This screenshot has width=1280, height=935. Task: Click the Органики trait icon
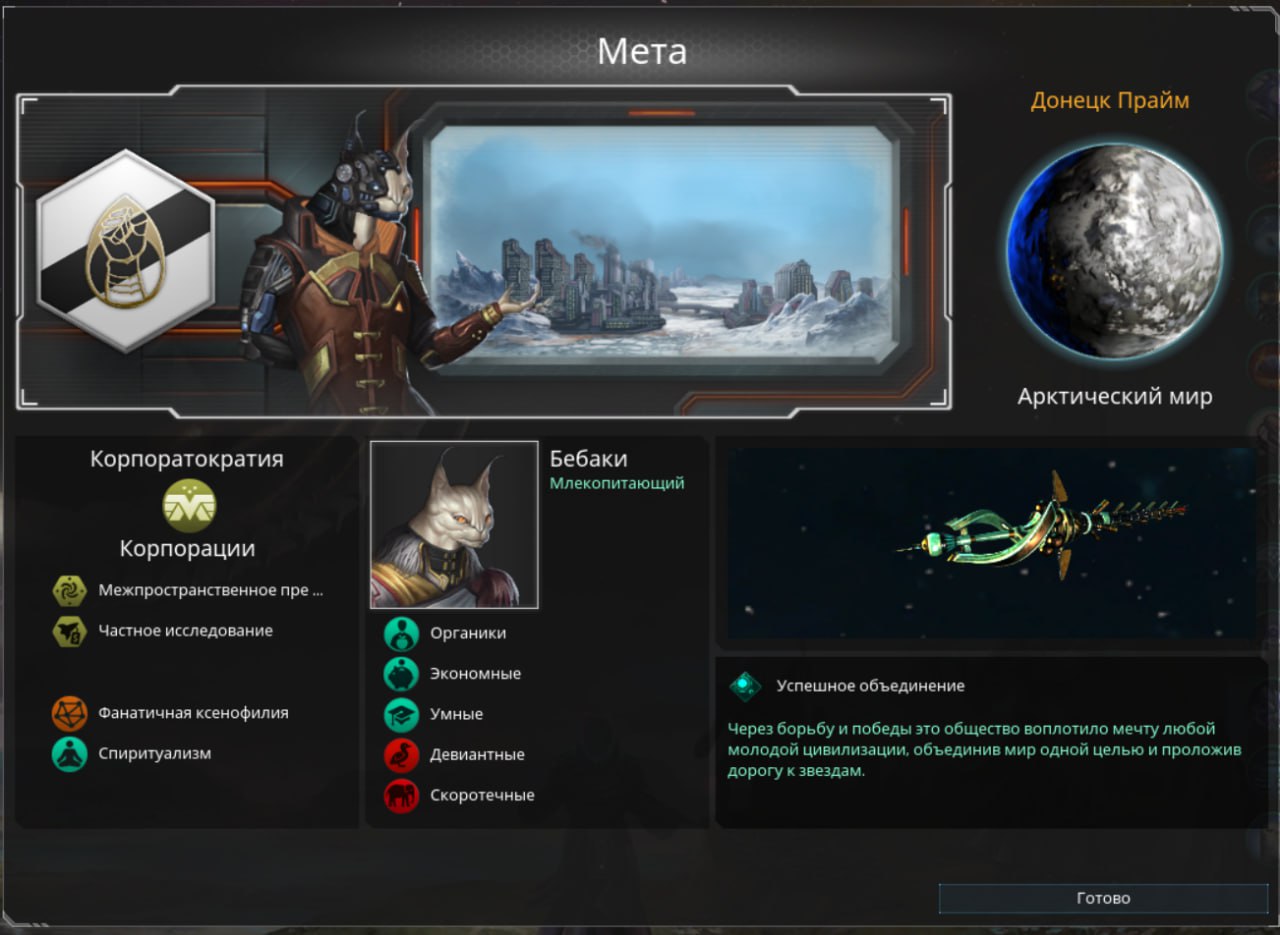(401, 633)
